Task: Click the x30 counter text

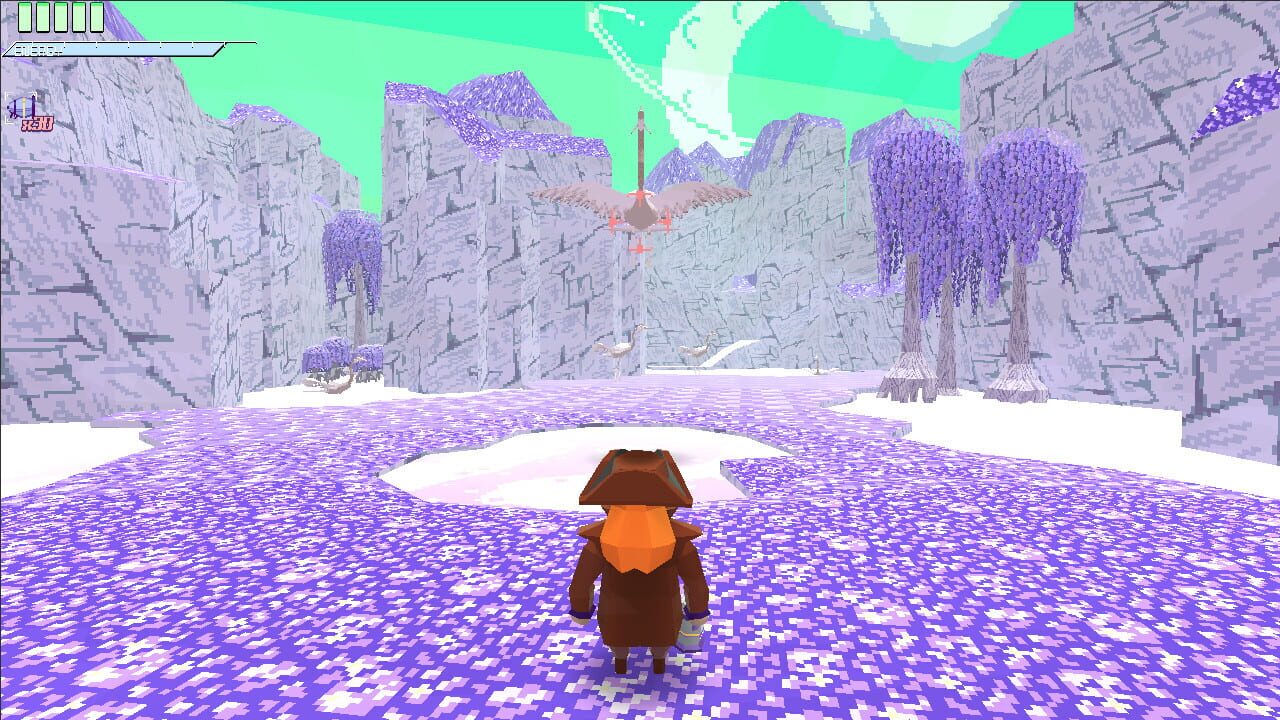Action: point(37,122)
